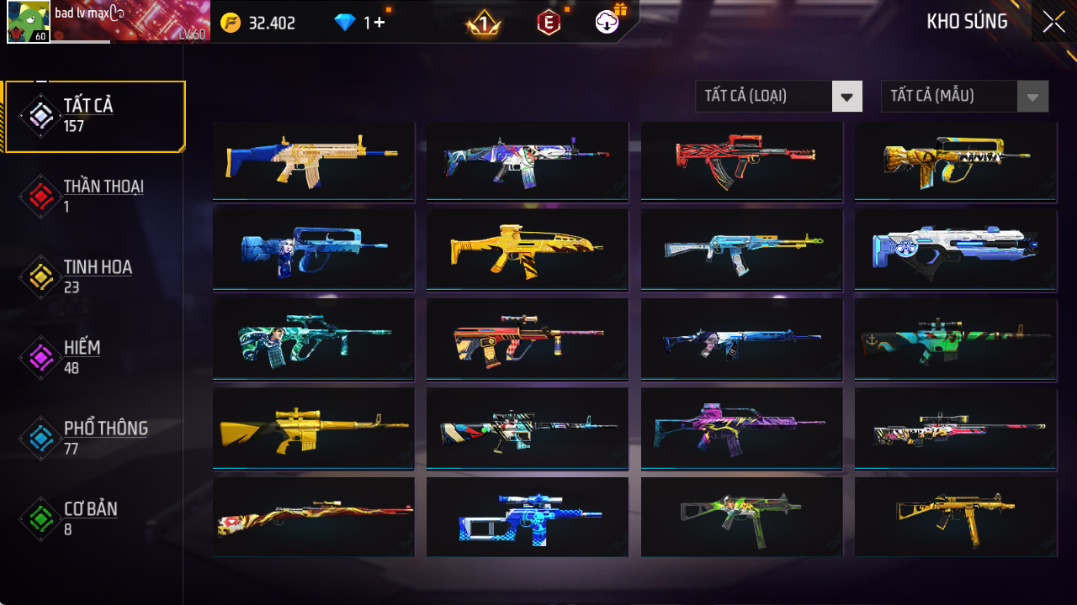The image size is (1077, 605).
Task: Close the Kho Súng weapon vault
Action: 1053,22
